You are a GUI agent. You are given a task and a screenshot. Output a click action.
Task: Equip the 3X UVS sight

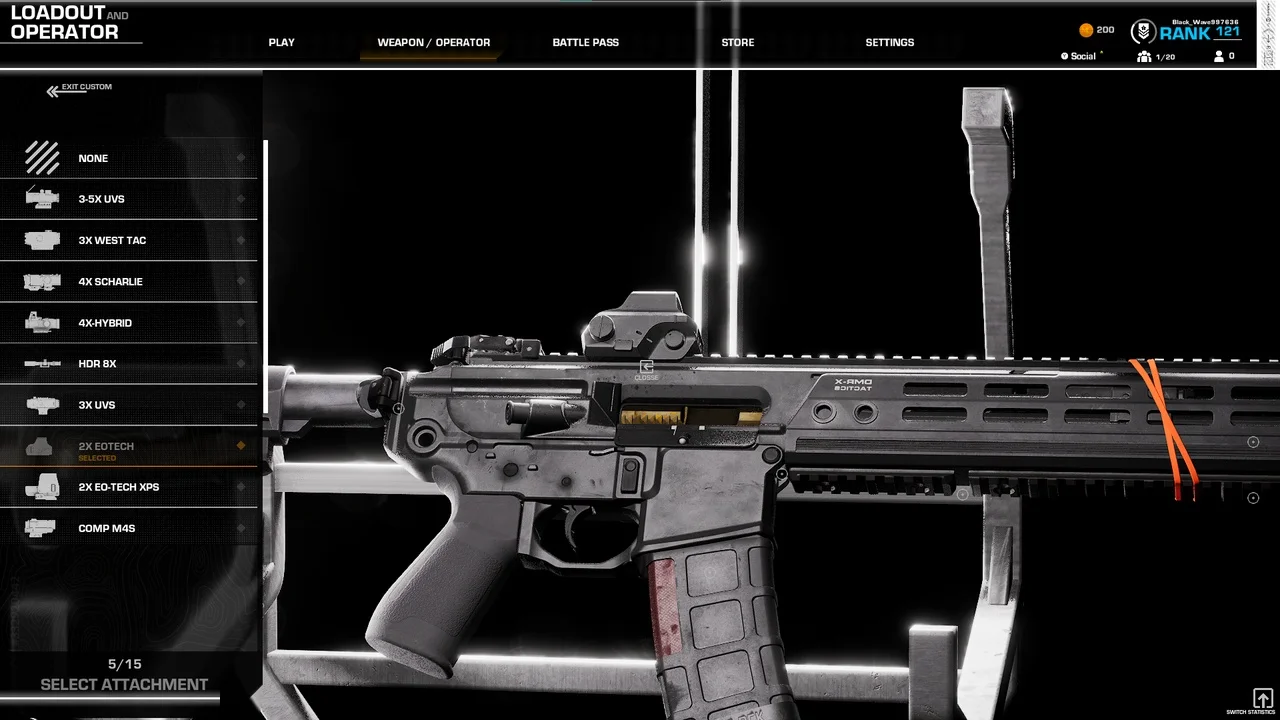click(x=128, y=405)
